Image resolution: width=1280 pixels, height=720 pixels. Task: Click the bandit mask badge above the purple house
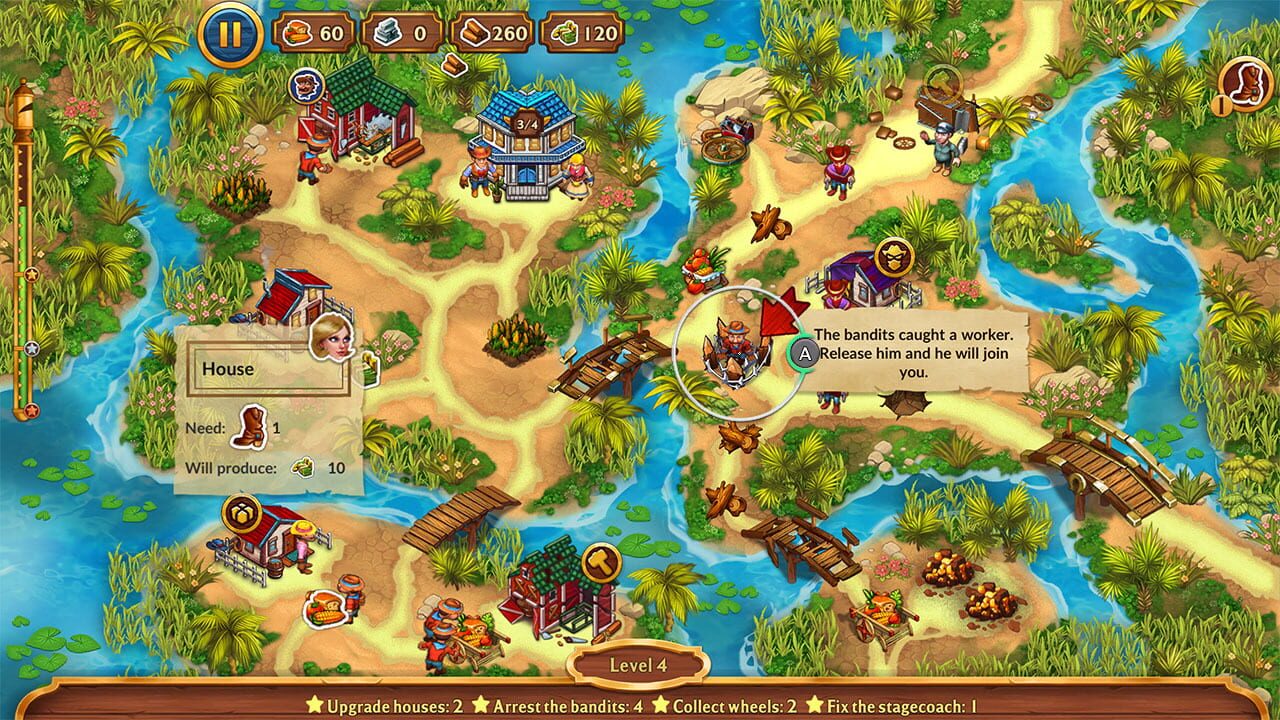coord(894,257)
